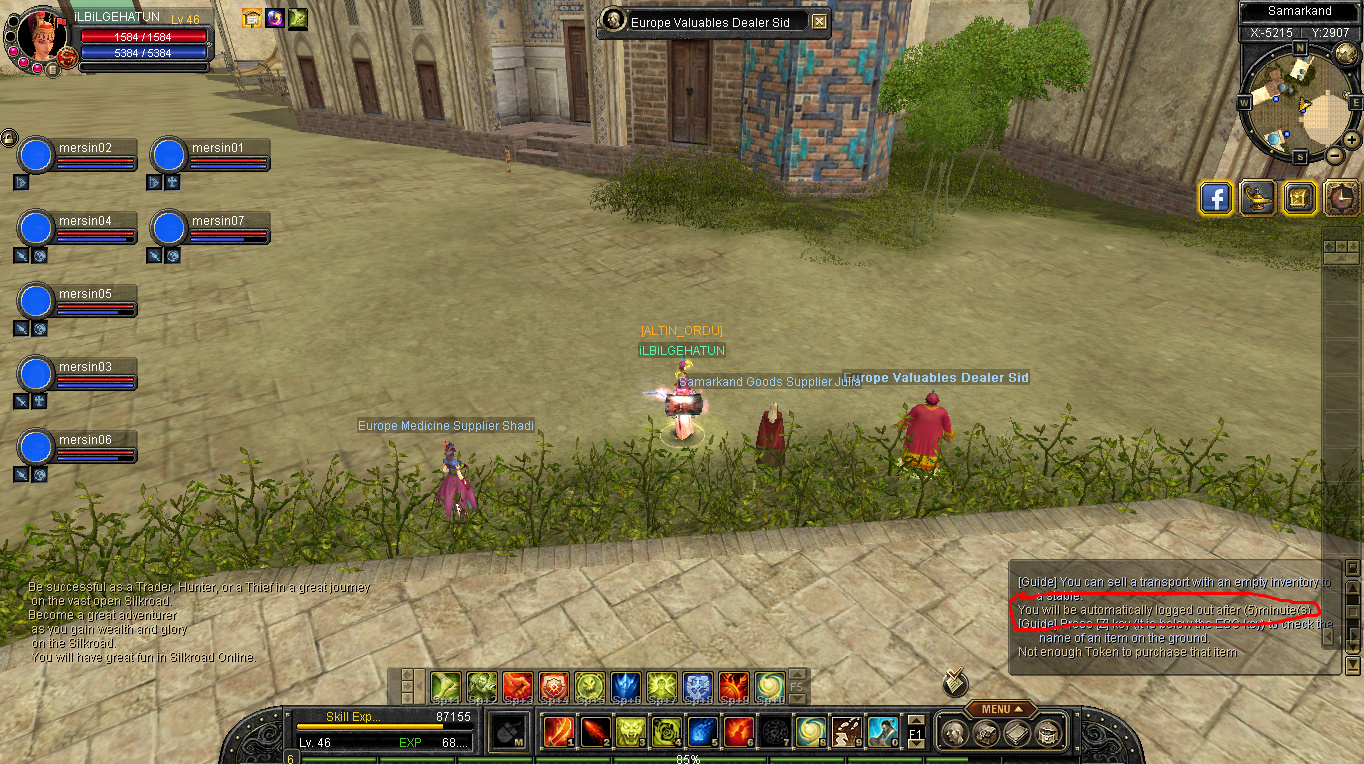Open the golden magic lamp icon

[1256, 198]
